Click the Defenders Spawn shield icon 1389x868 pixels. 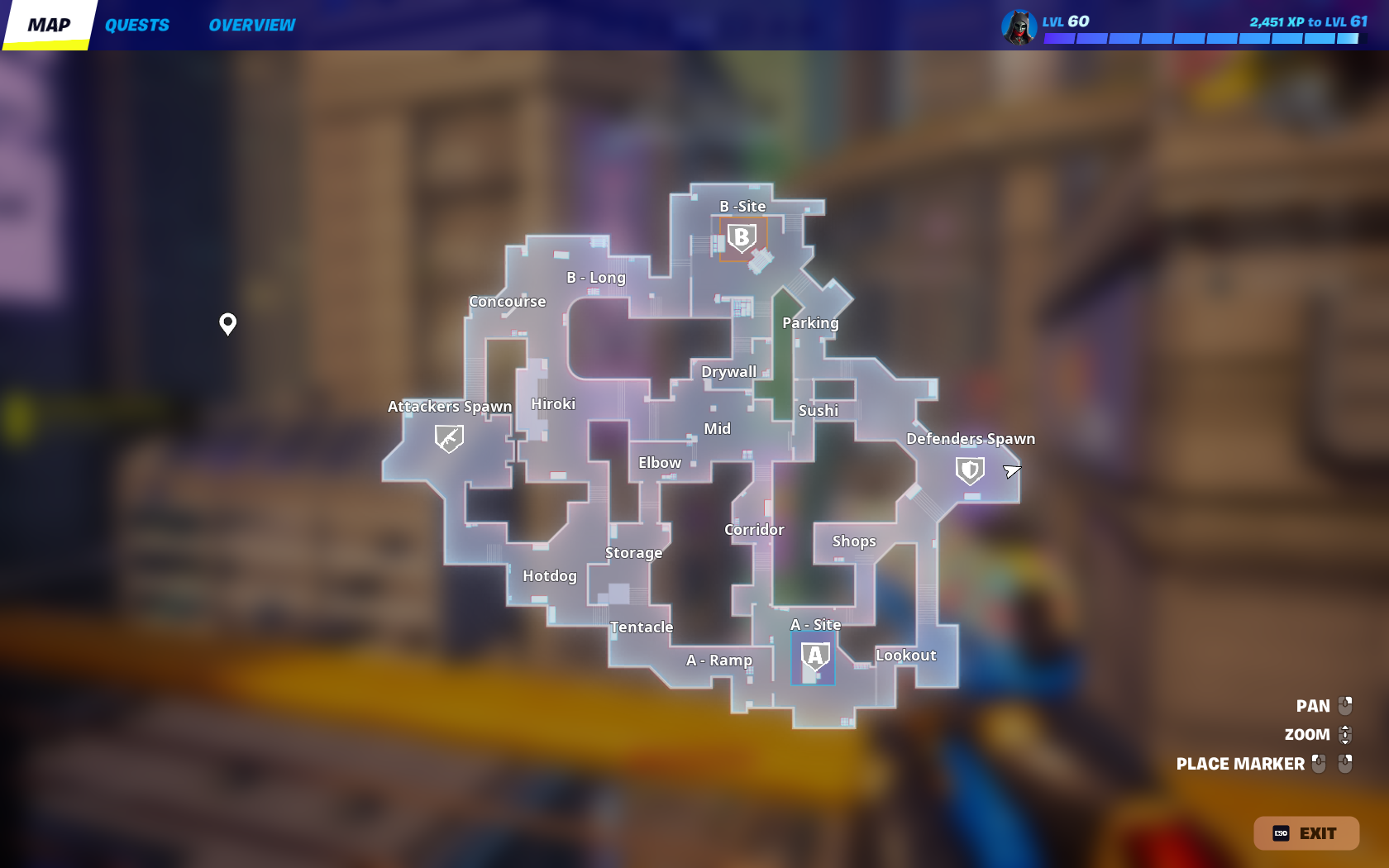[969, 470]
